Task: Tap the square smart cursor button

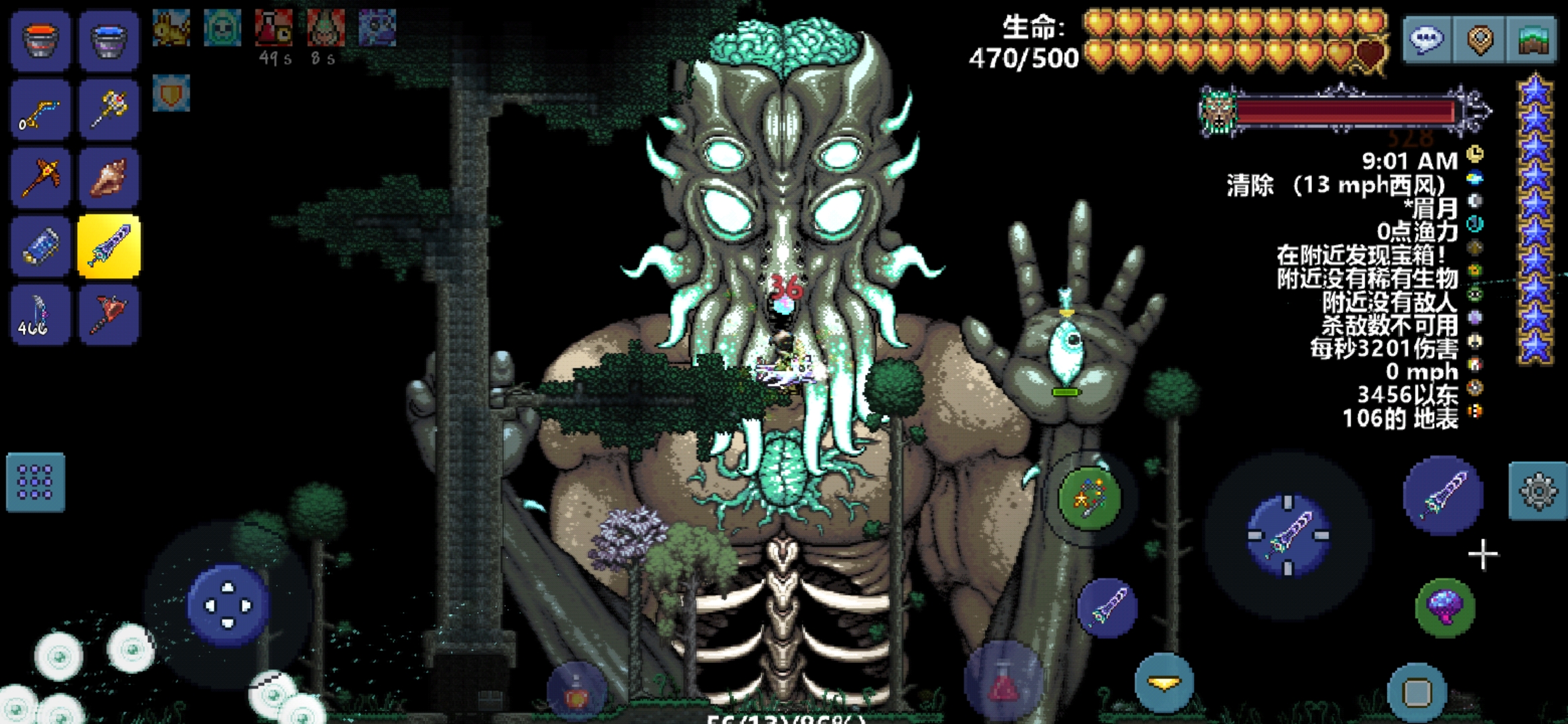Action: click(1417, 692)
